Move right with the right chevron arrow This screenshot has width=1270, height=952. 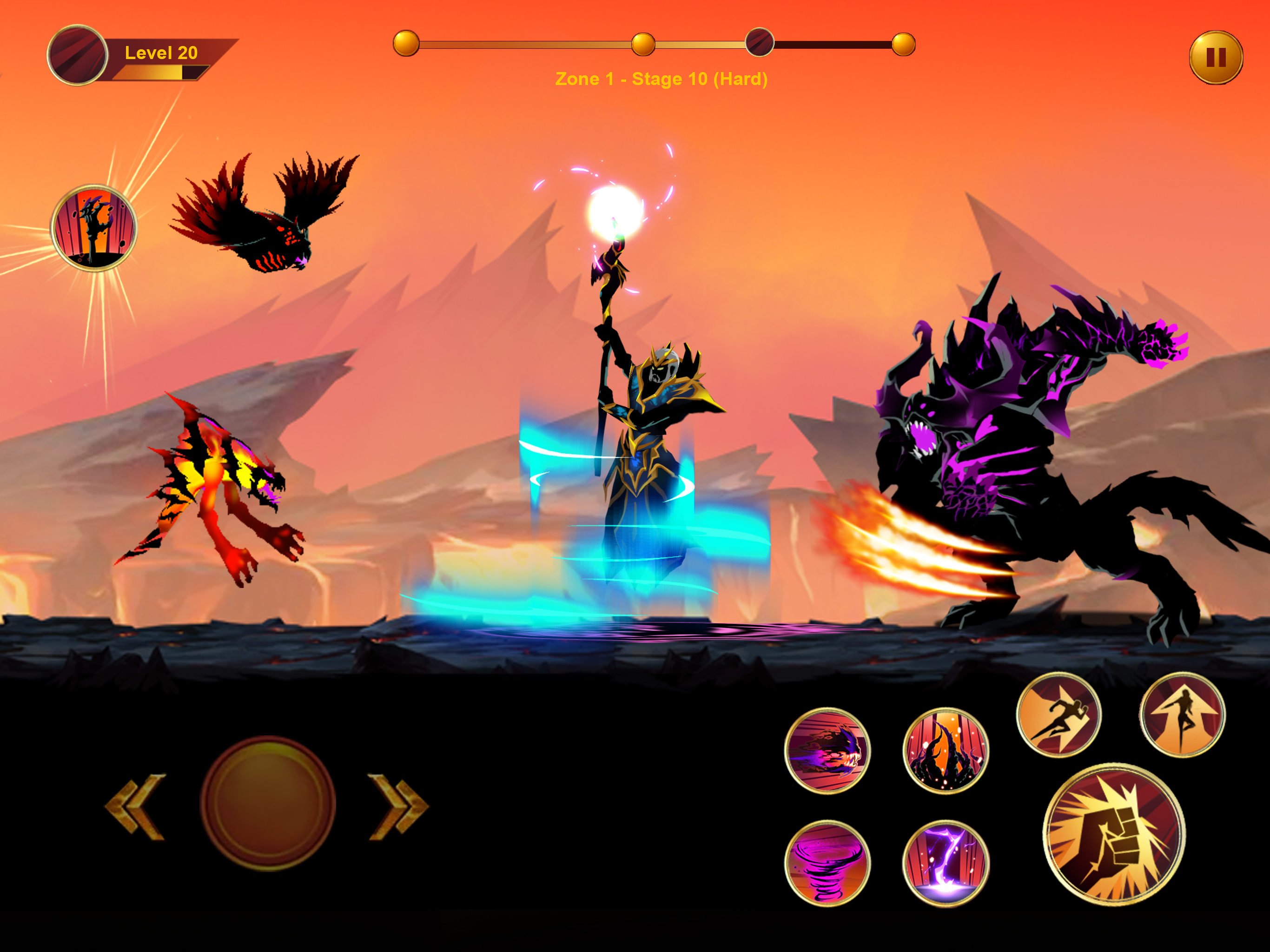click(x=398, y=807)
